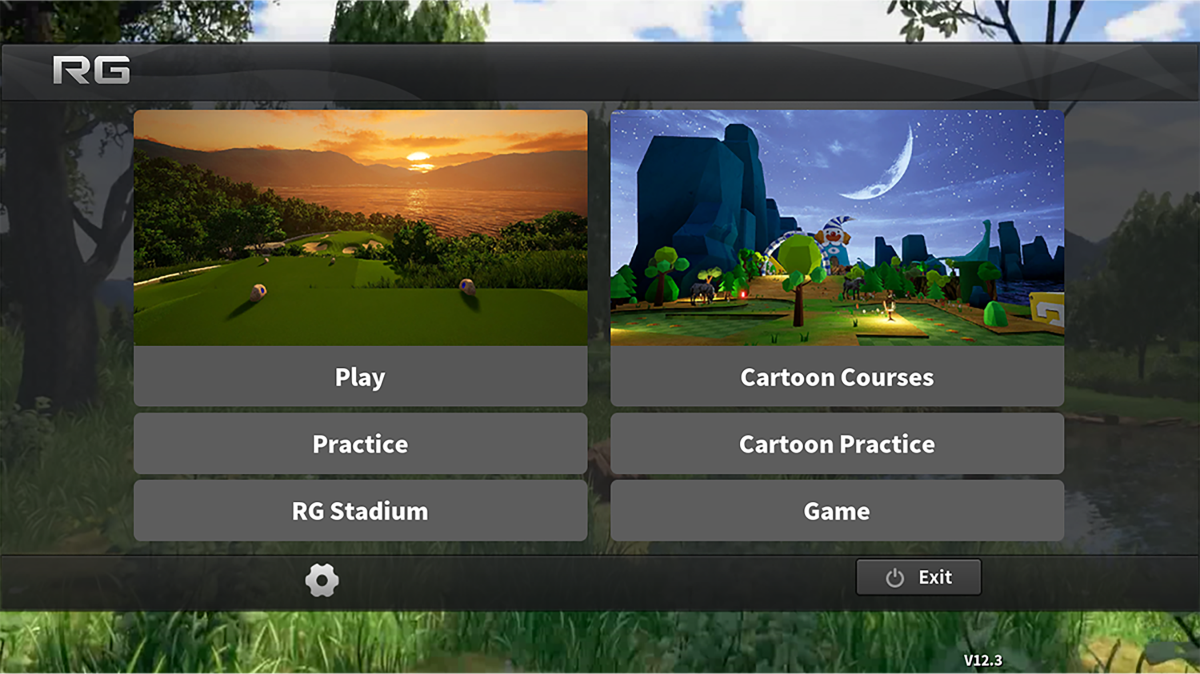Image resolution: width=1200 pixels, height=674 pixels.
Task: Click the cartoon night course thumbnail
Action: coord(837,228)
